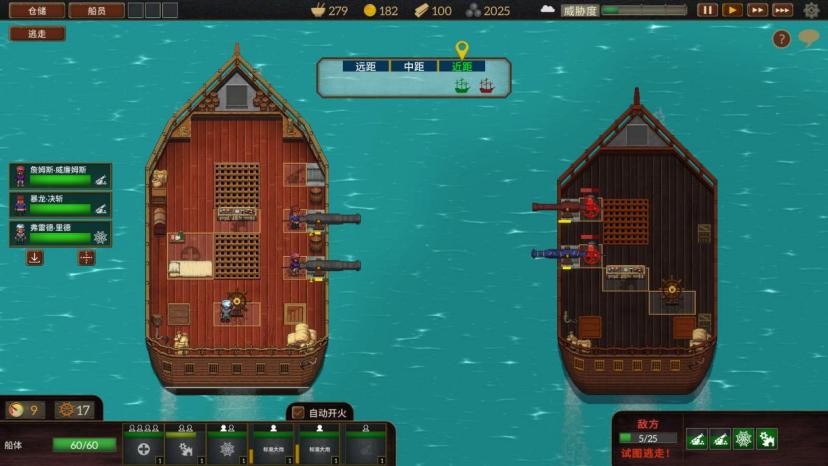
Task: Click the 逃走 flee button
Action: point(37,33)
